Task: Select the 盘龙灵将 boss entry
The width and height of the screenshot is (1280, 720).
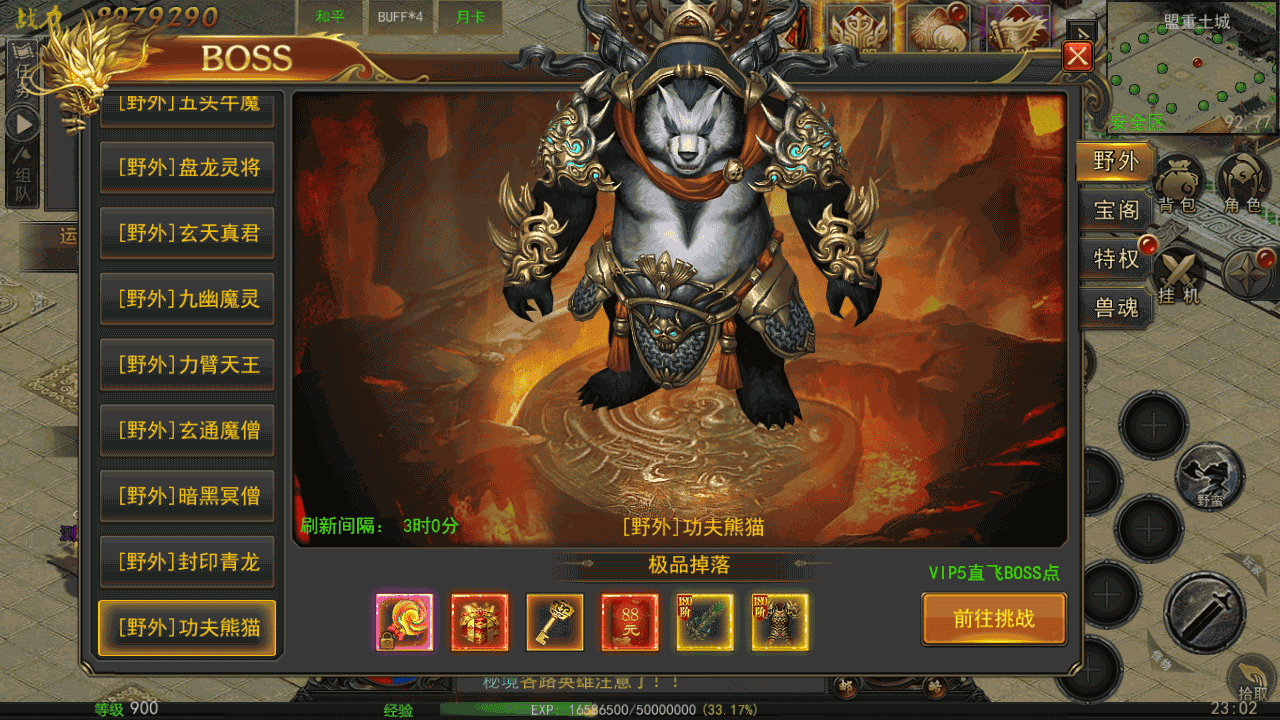Action: pyautogui.click(x=187, y=168)
